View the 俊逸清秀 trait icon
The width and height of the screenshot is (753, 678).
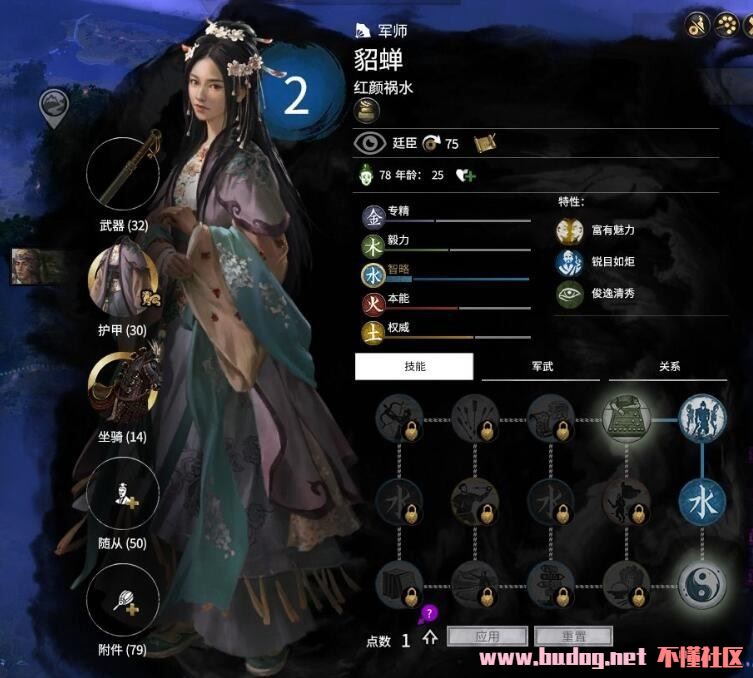[570, 295]
